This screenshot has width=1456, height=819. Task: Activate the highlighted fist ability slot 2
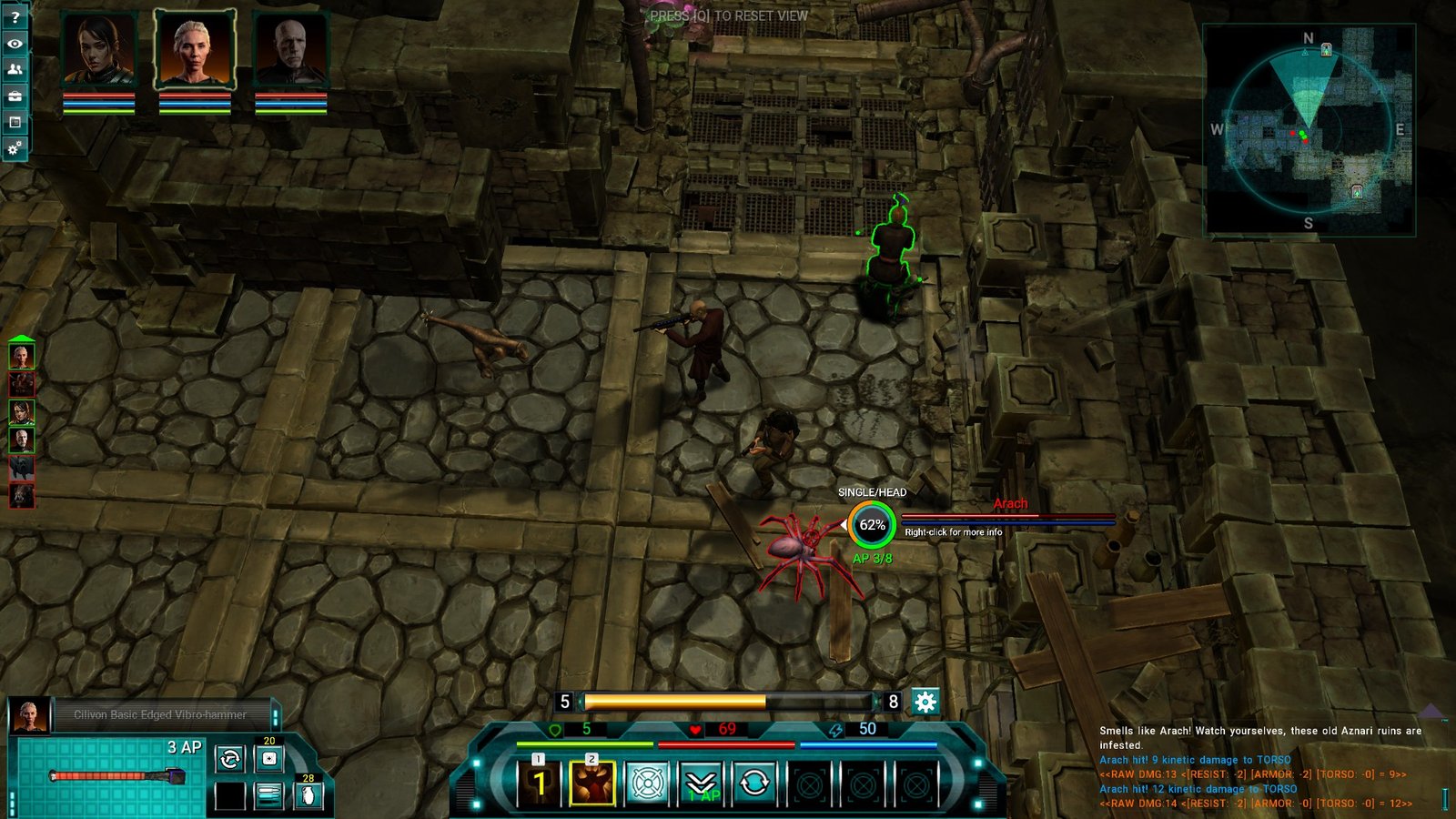click(x=592, y=783)
